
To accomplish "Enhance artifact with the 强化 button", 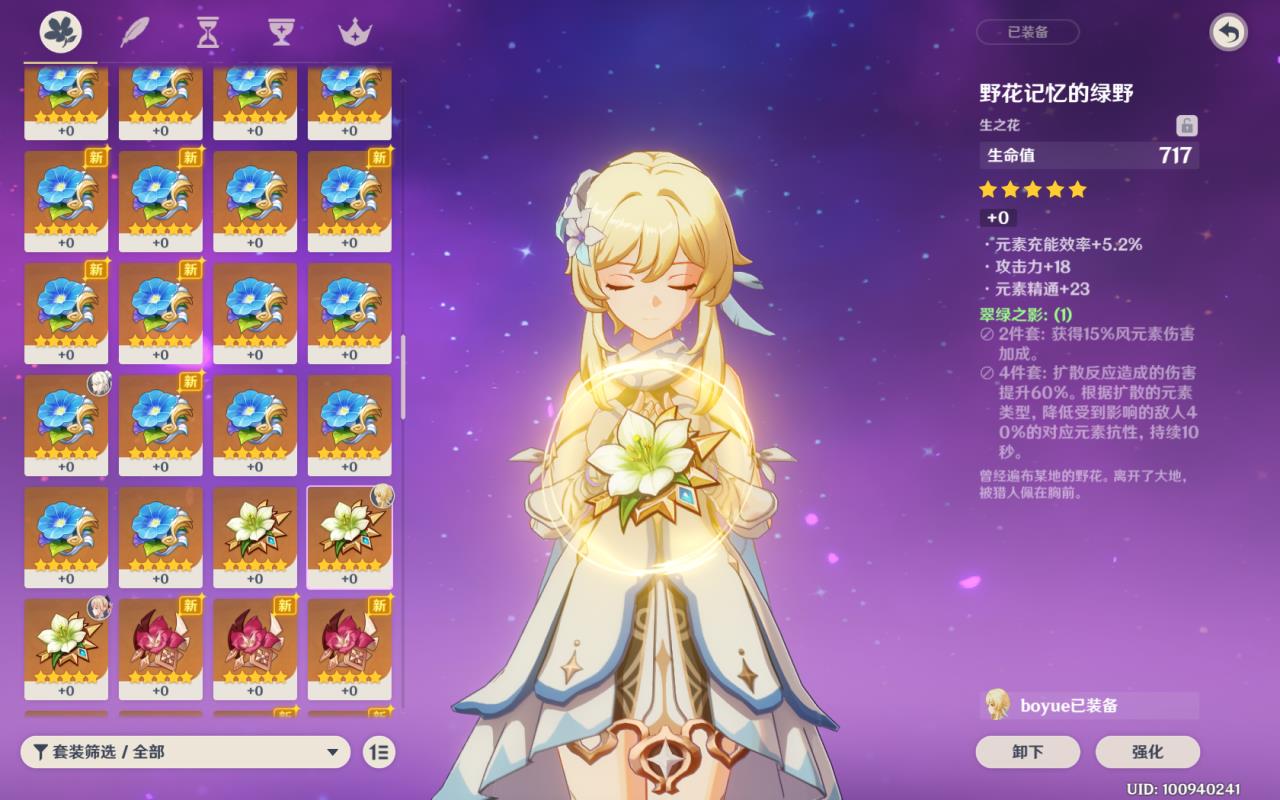I will pos(1147,752).
